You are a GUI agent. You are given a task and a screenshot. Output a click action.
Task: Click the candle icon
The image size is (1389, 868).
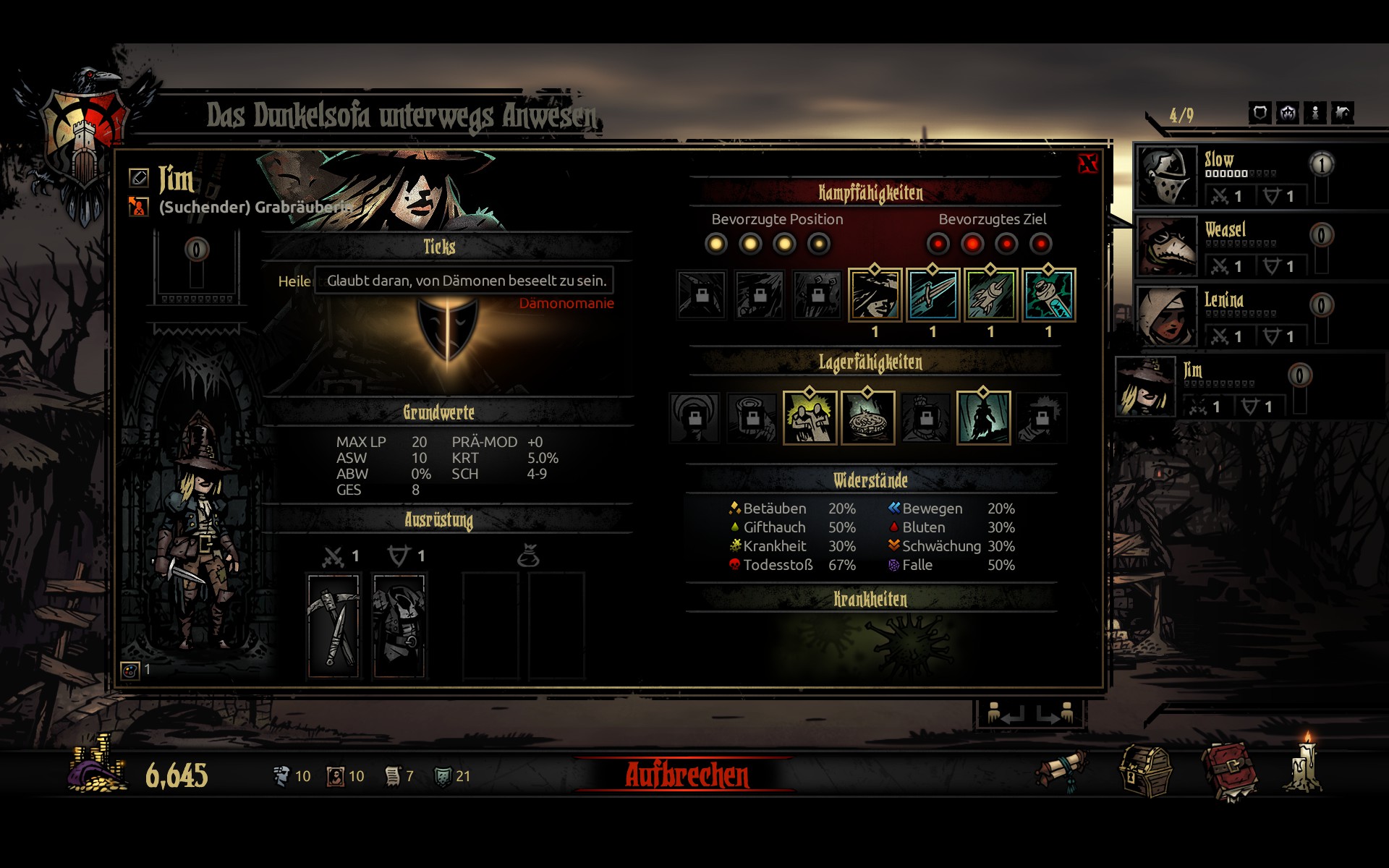[1306, 767]
